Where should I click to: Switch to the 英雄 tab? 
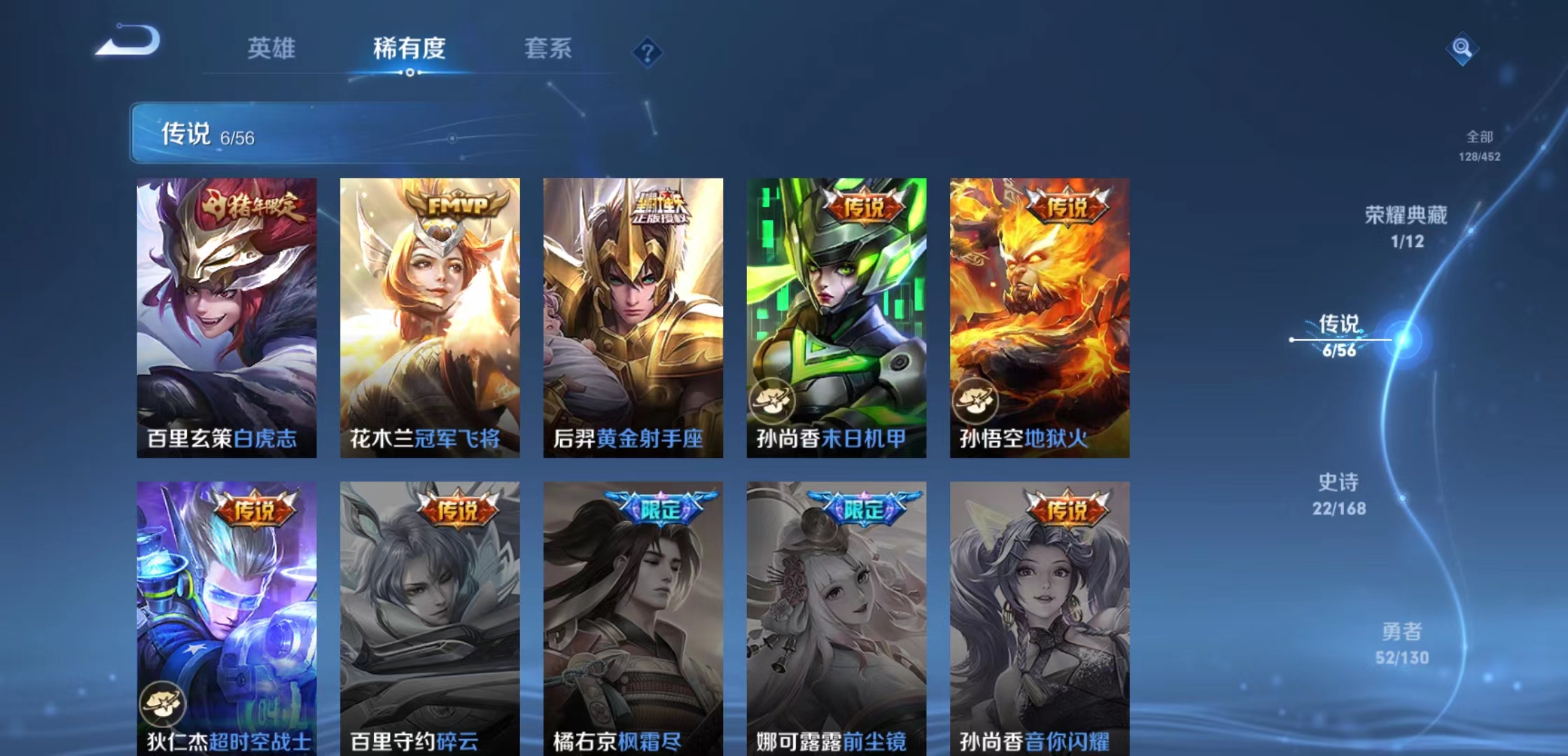coord(272,49)
